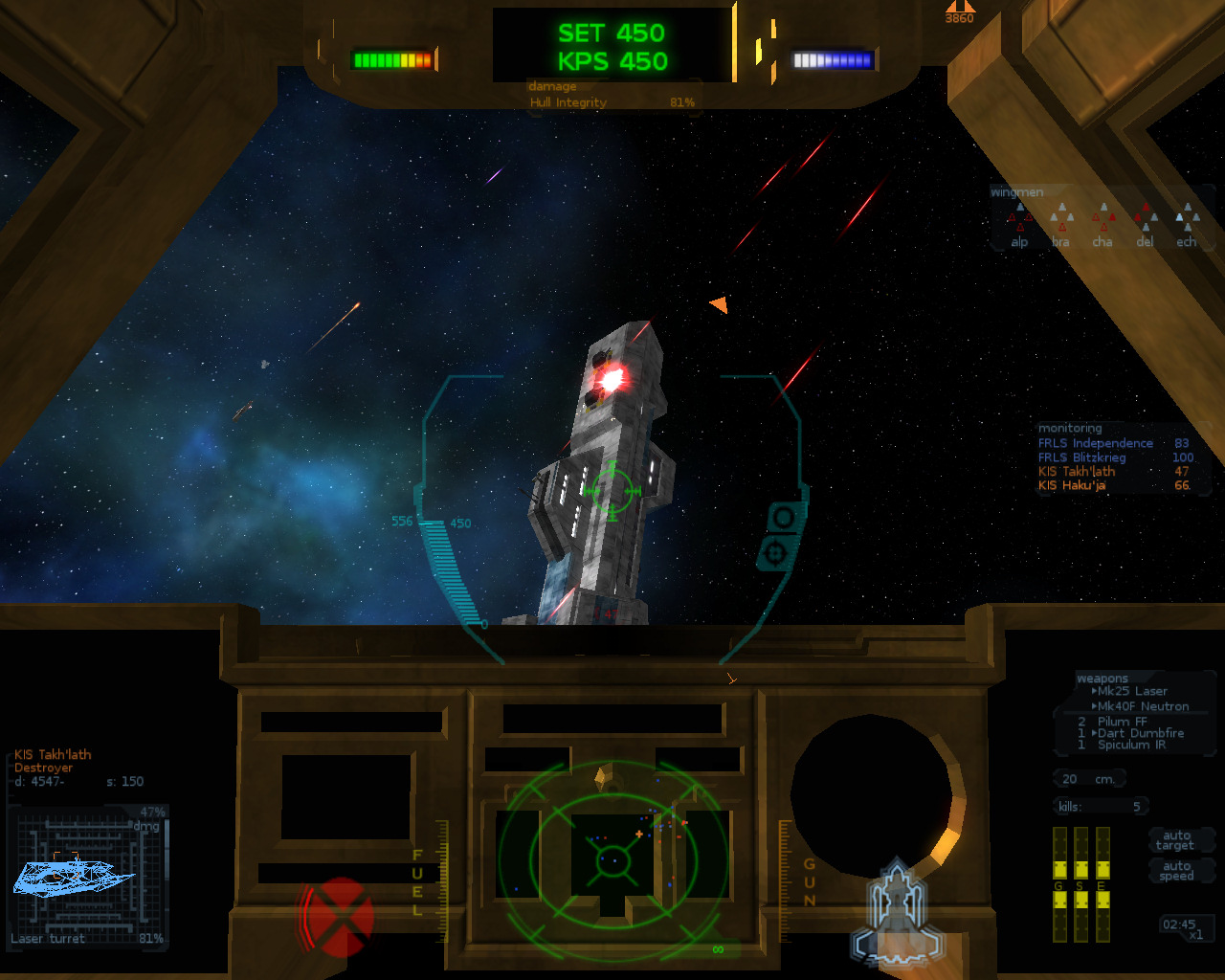Click the crosshair lock icon beside reticle
Viewport: 1225px width, 980px height.
pos(774,553)
